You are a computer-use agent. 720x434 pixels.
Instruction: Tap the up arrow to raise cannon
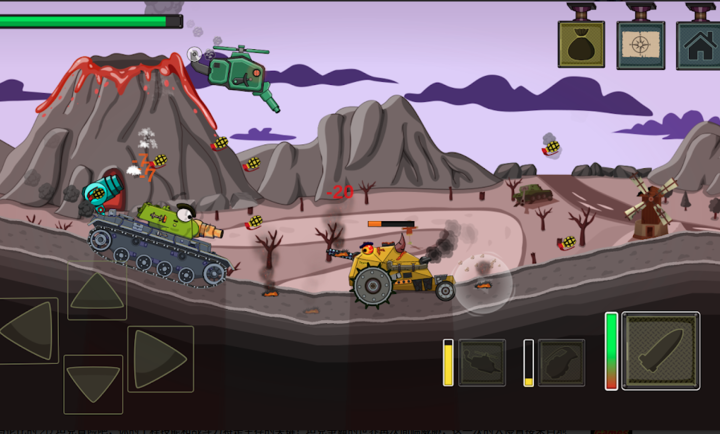[97, 291]
